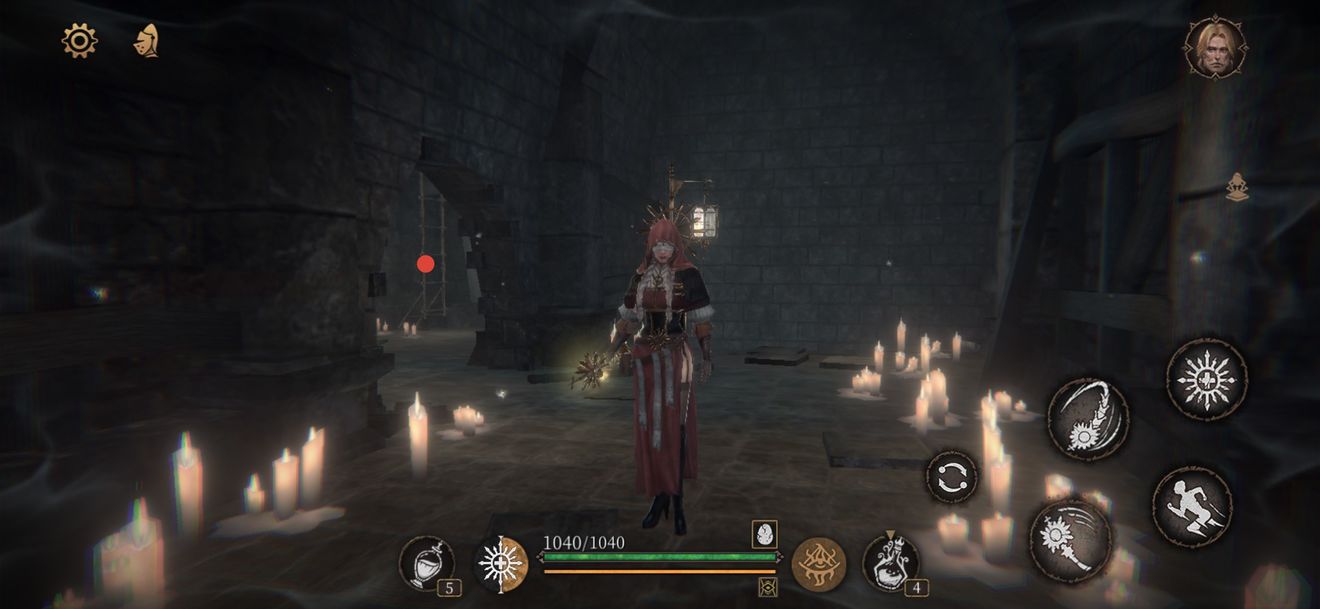Use the bubbling potion with 4 charges
Viewport: 1320px width, 609px height.
click(891, 563)
